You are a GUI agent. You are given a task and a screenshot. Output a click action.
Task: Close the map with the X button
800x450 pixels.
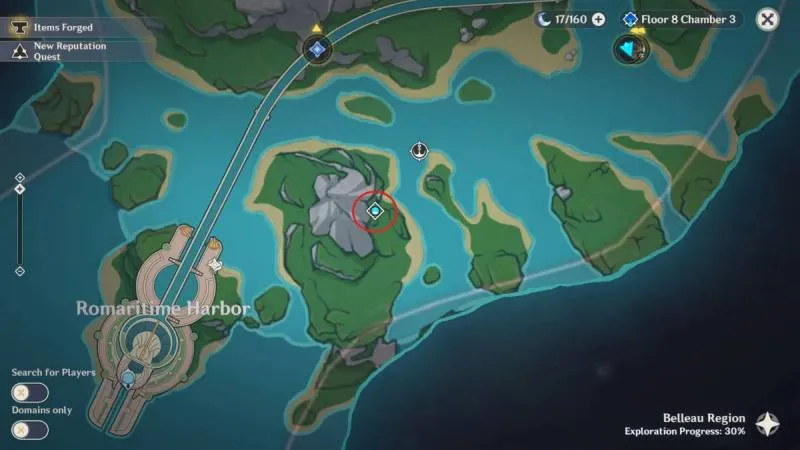(767, 18)
